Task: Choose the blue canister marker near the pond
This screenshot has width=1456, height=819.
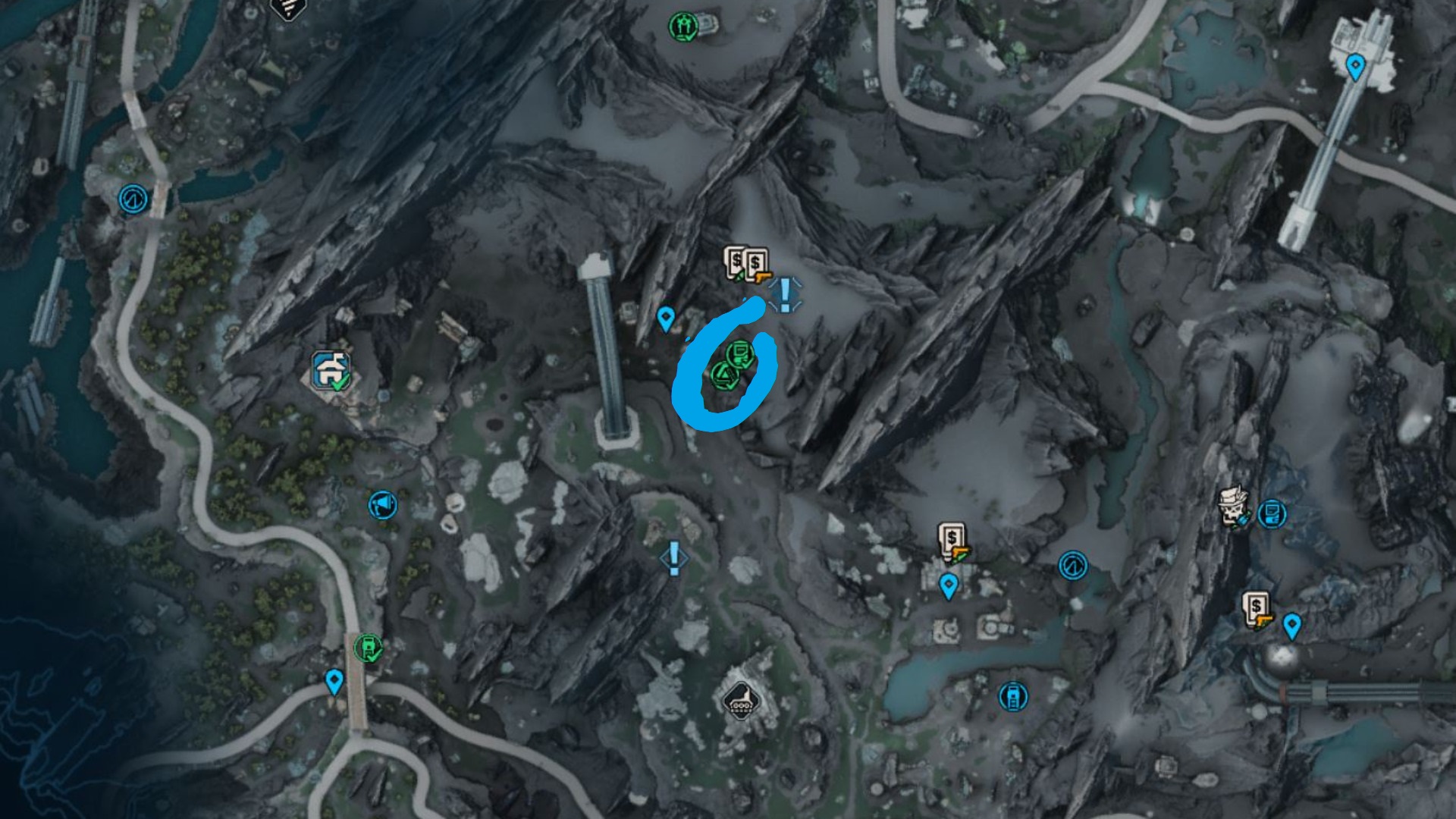Action: click(1012, 696)
